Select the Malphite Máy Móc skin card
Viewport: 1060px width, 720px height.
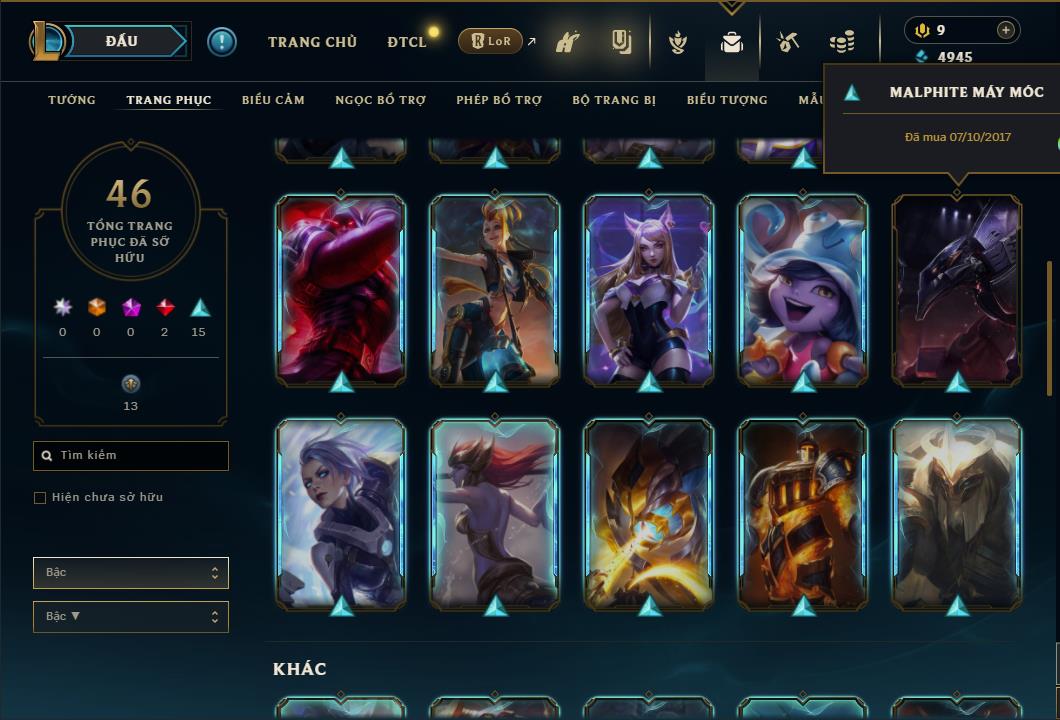[x=957, y=290]
